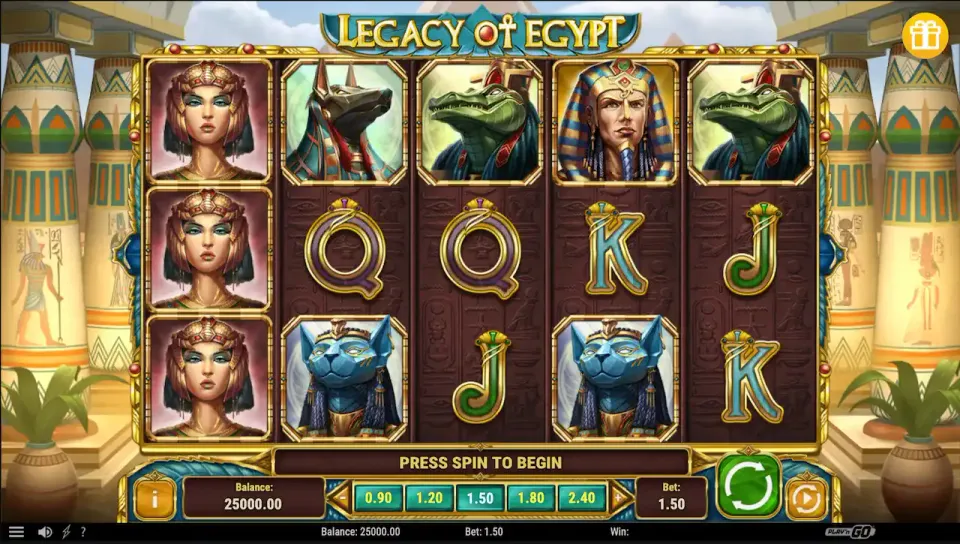The height and width of the screenshot is (544, 960).
Task: Select the 1.50 bet option
Action: [x=480, y=497]
